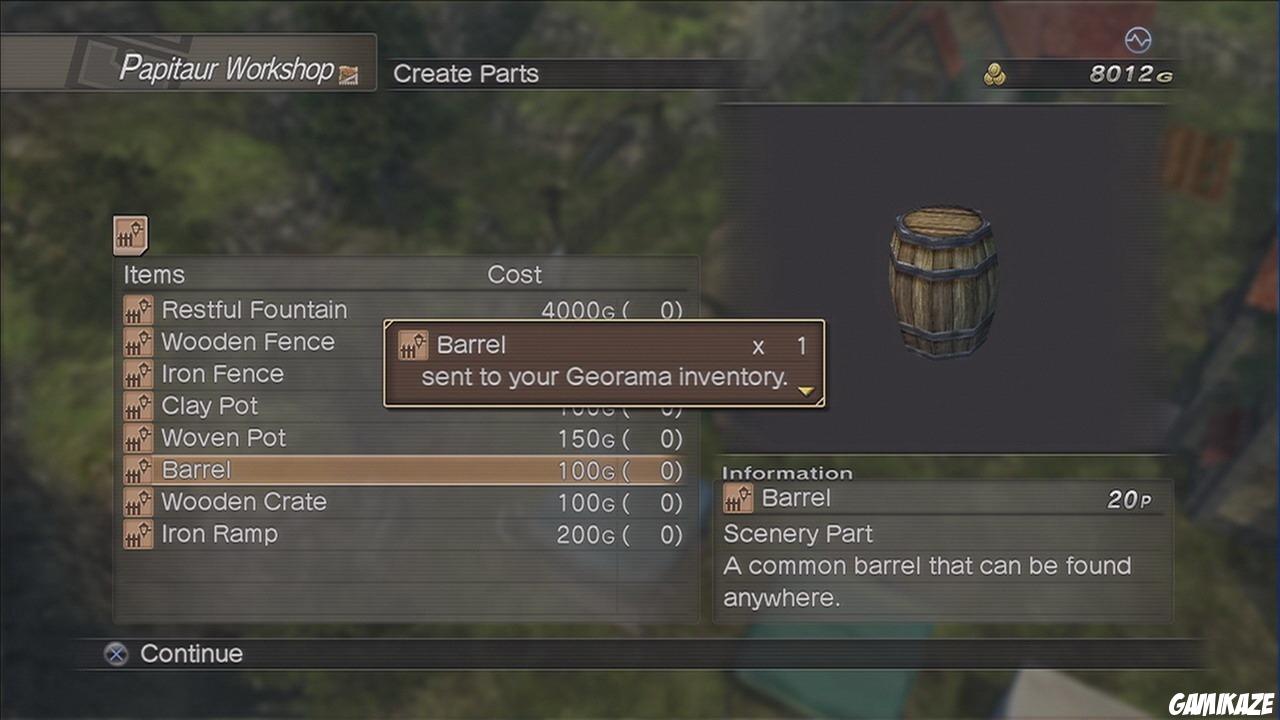Select Restful Fountain in the items list
1280x720 pixels.
(254, 310)
